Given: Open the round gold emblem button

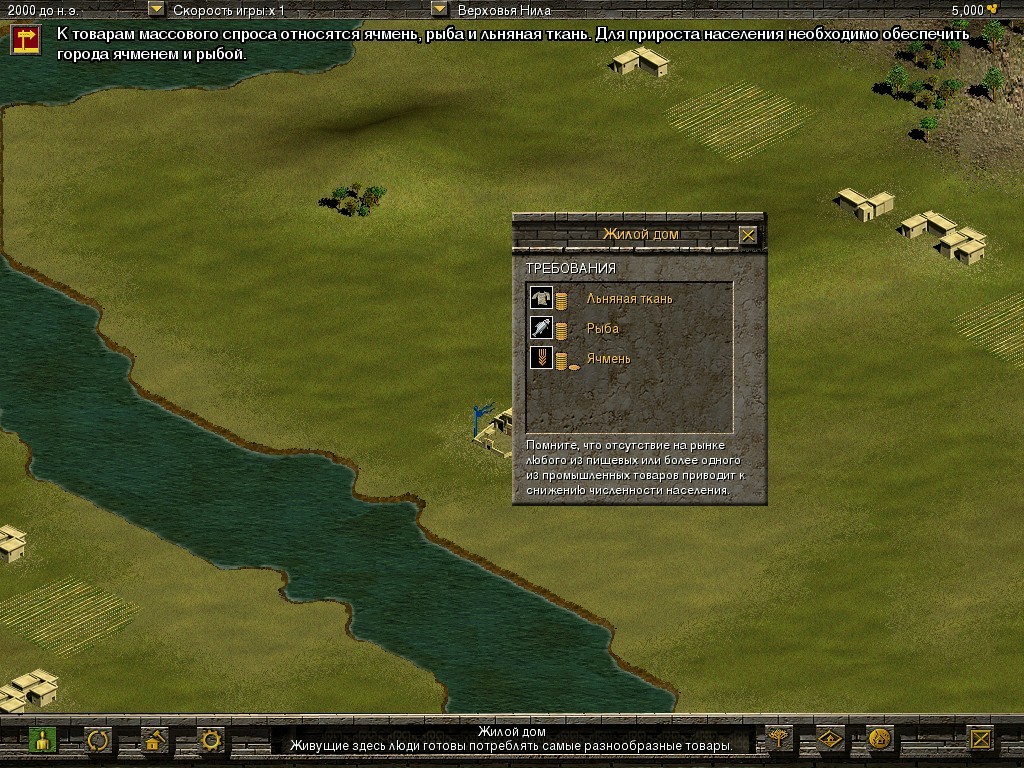Looking at the screenshot, I should point(880,739).
